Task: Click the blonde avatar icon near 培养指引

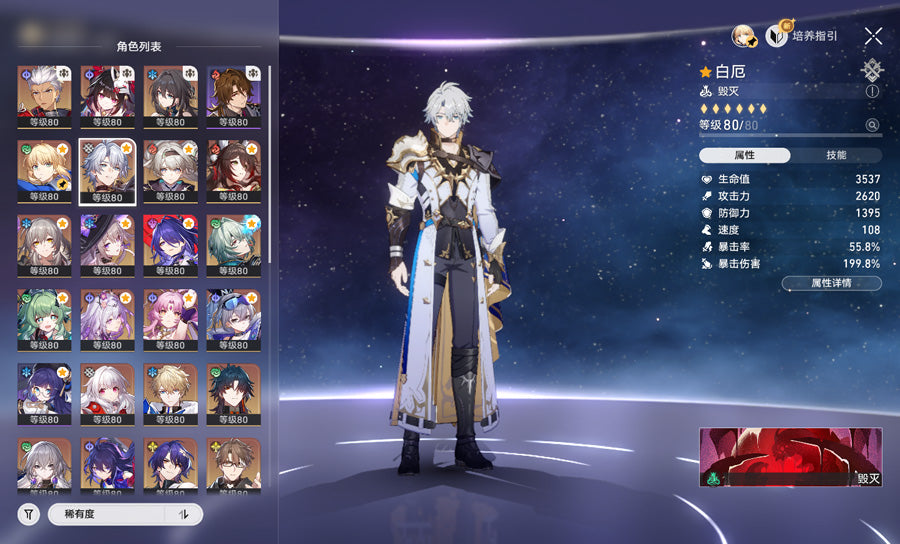Action: tap(743, 37)
